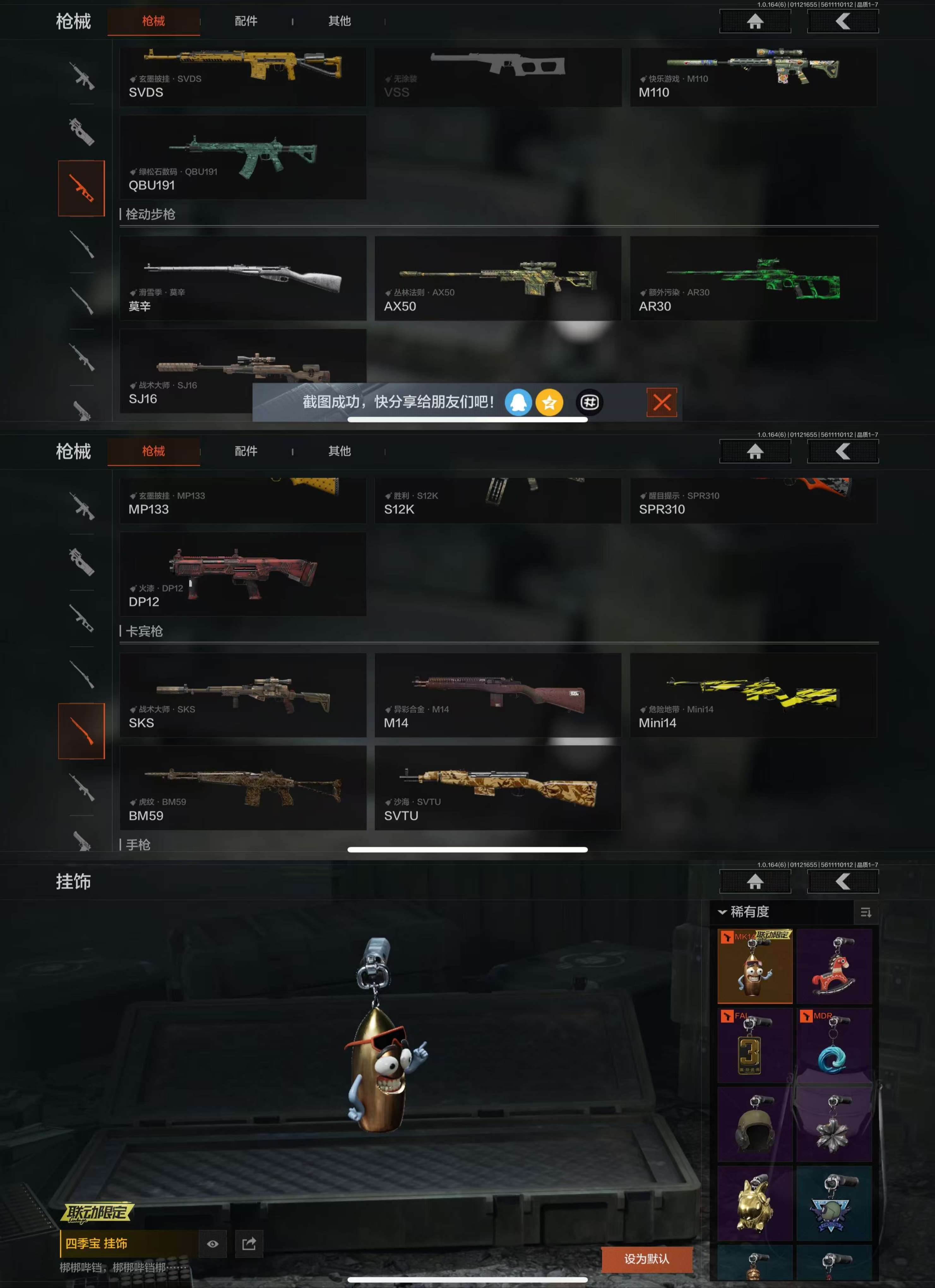Select the SKS carbine card
Screen dimensions: 935x1288
pyautogui.click(x=242, y=695)
